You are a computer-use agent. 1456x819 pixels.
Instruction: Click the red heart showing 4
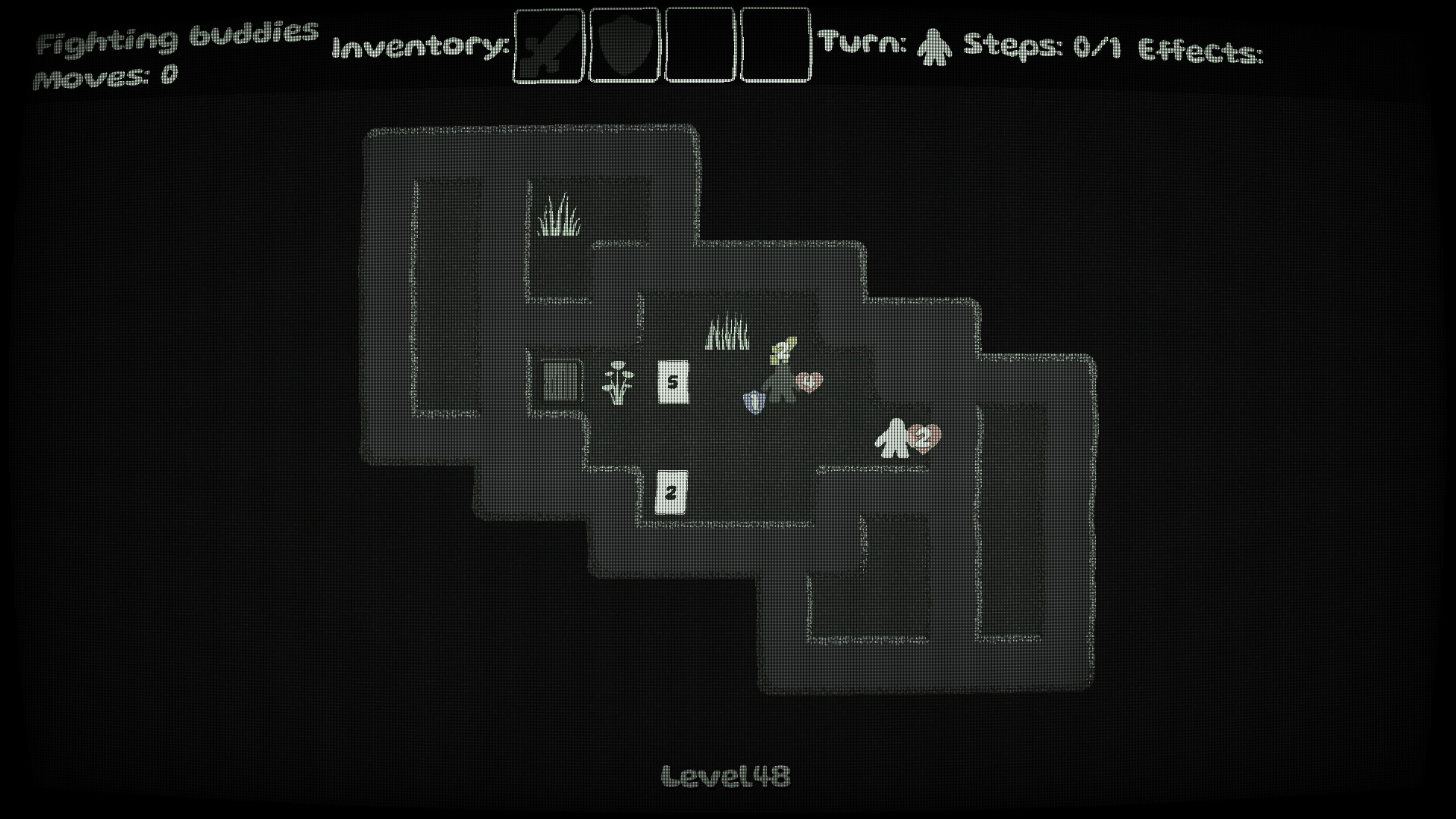click(808, 381)
